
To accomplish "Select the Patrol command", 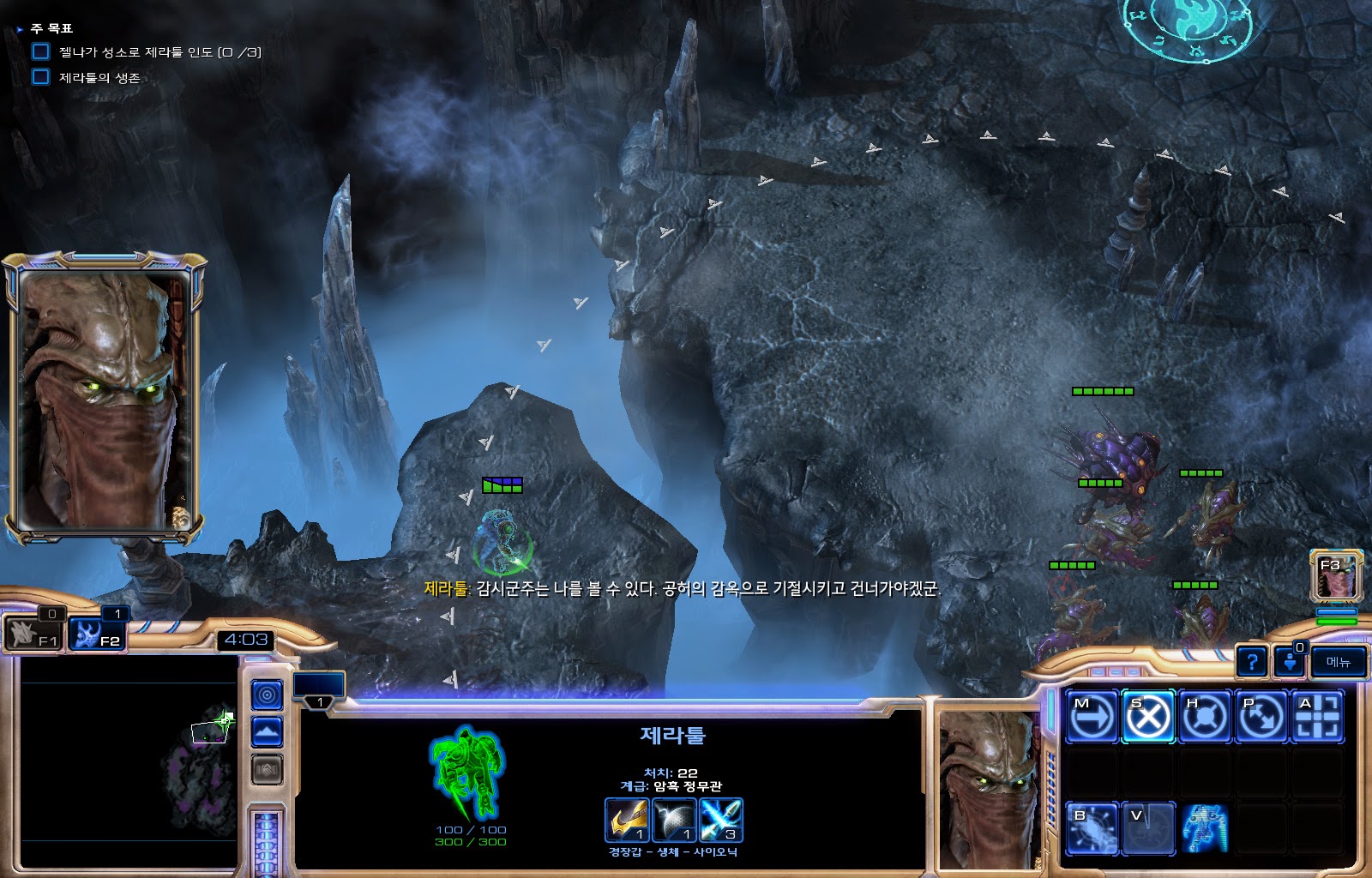I will (x=1261, y=716).
